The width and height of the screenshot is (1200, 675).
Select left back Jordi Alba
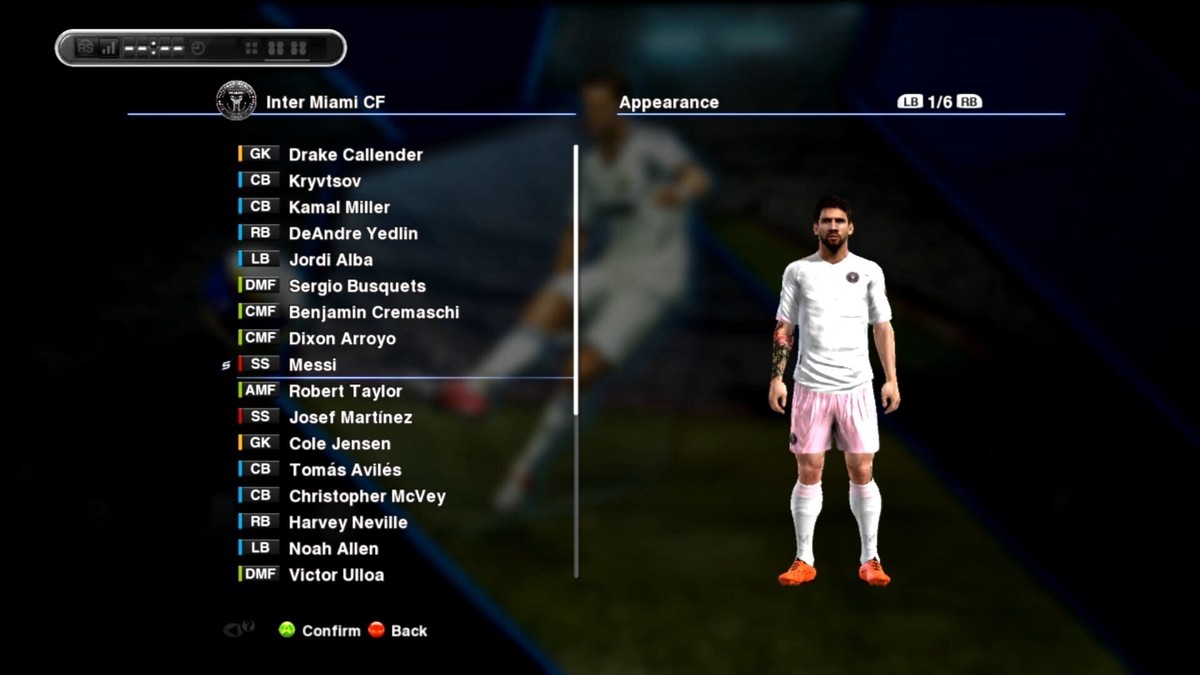(x=330, y=260)
